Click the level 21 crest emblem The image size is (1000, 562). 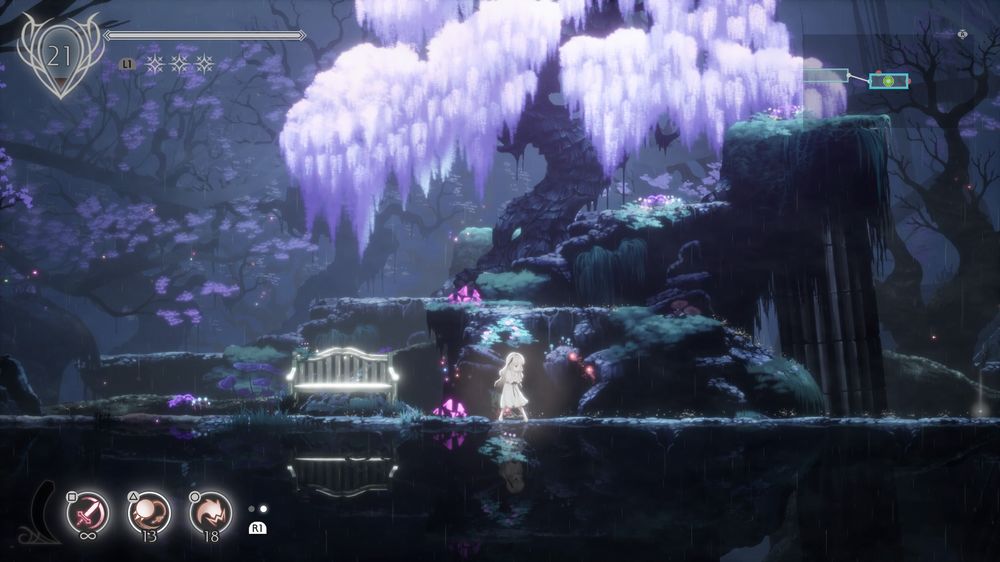pyautogui.click(x=60, y=56)
